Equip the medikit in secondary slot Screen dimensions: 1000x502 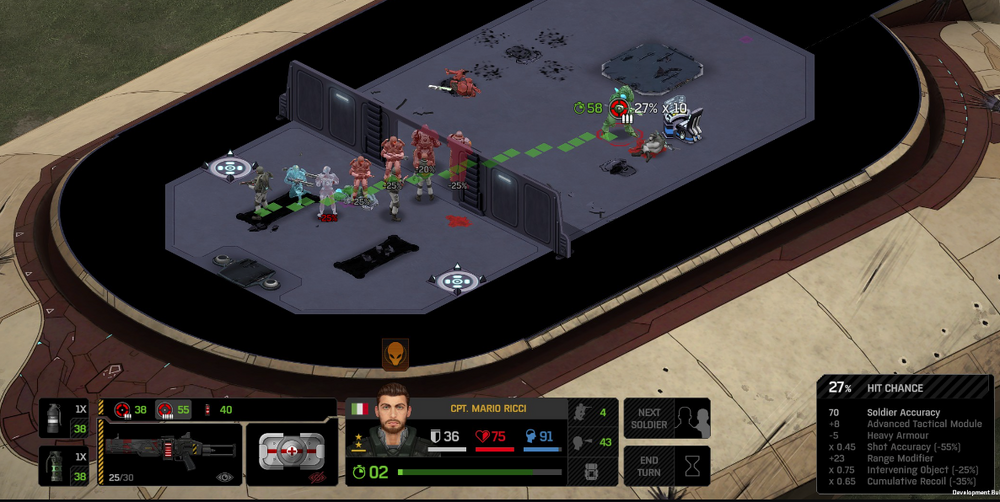click(x=291, y=453)
